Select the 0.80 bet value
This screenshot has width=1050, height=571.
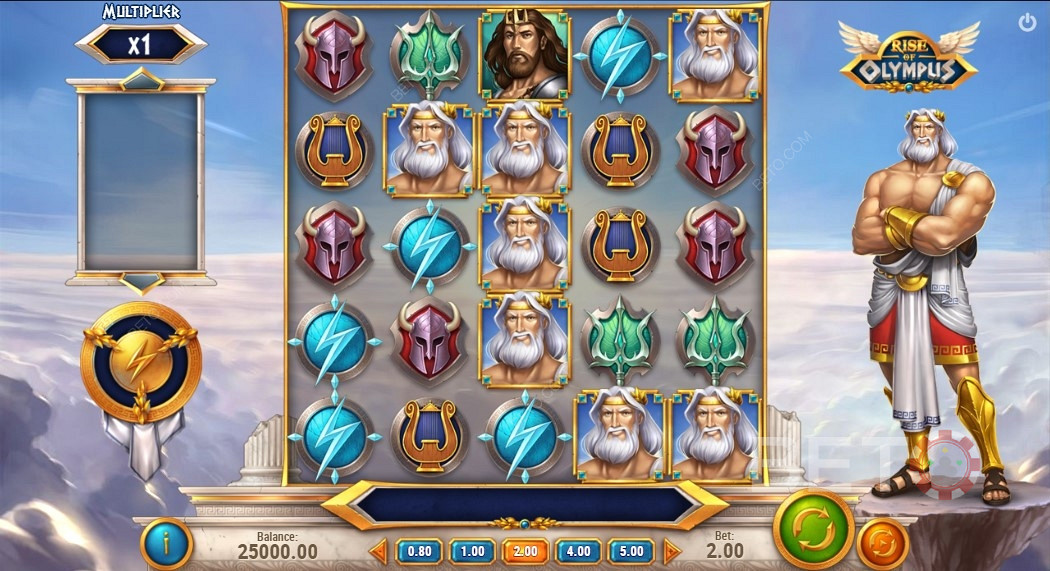click(420, 551)
